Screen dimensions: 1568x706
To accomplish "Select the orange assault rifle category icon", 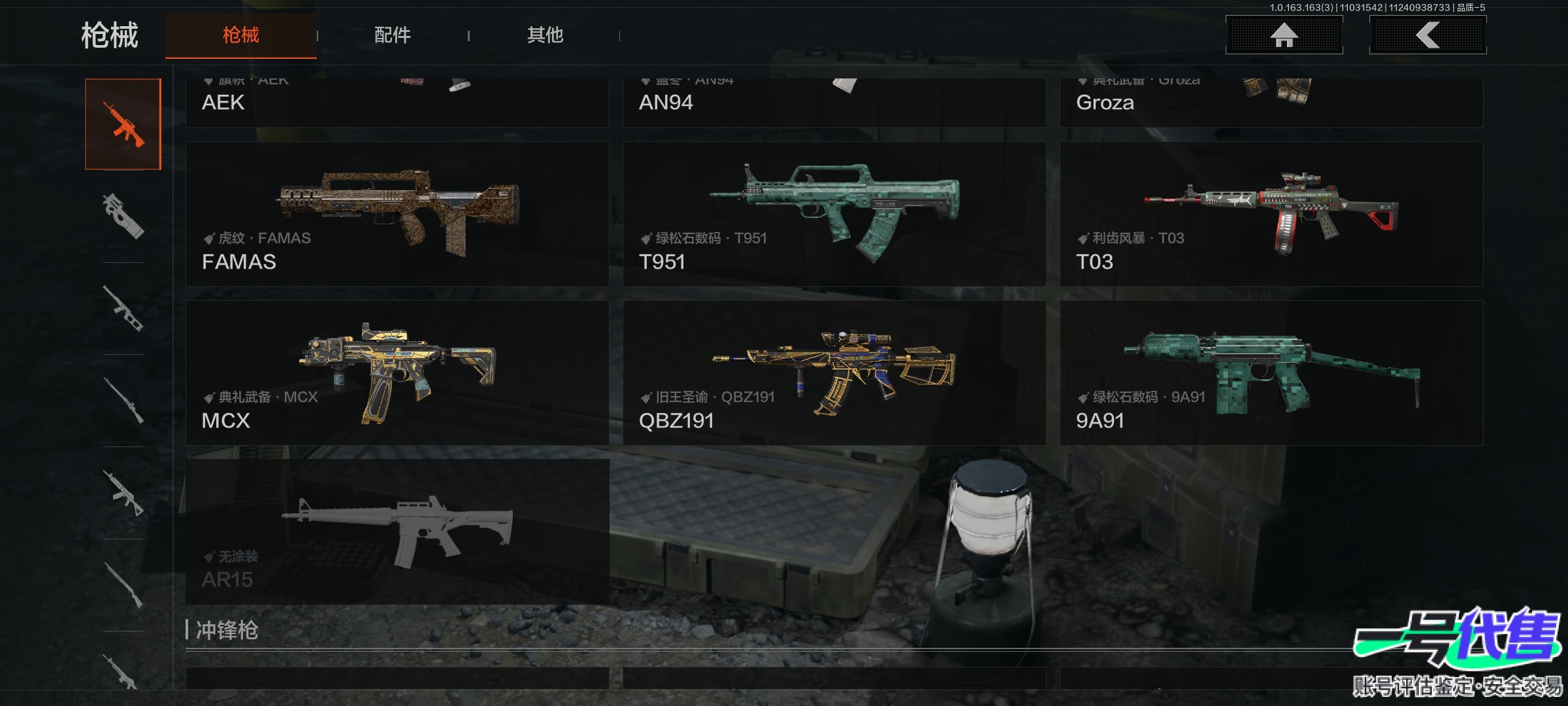I will (x=123, y=124).
